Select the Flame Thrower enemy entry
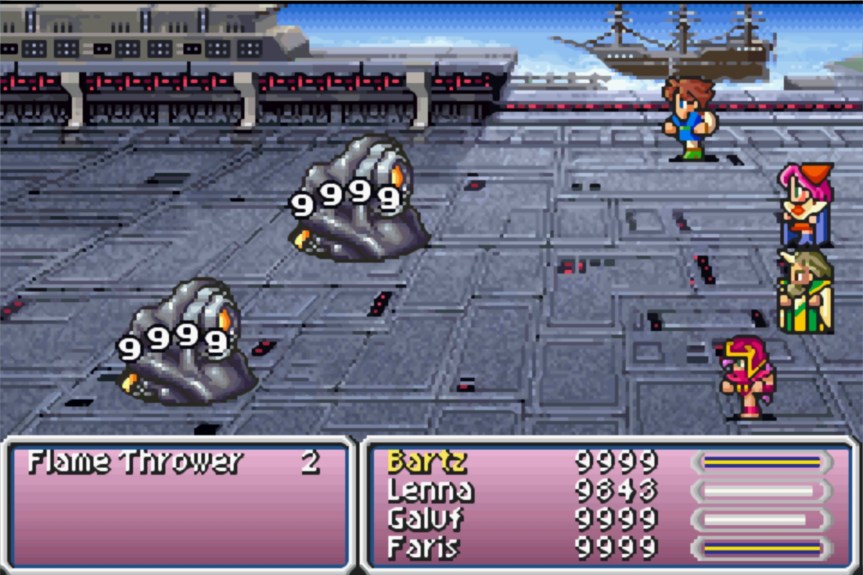 (x=135, y=462)
